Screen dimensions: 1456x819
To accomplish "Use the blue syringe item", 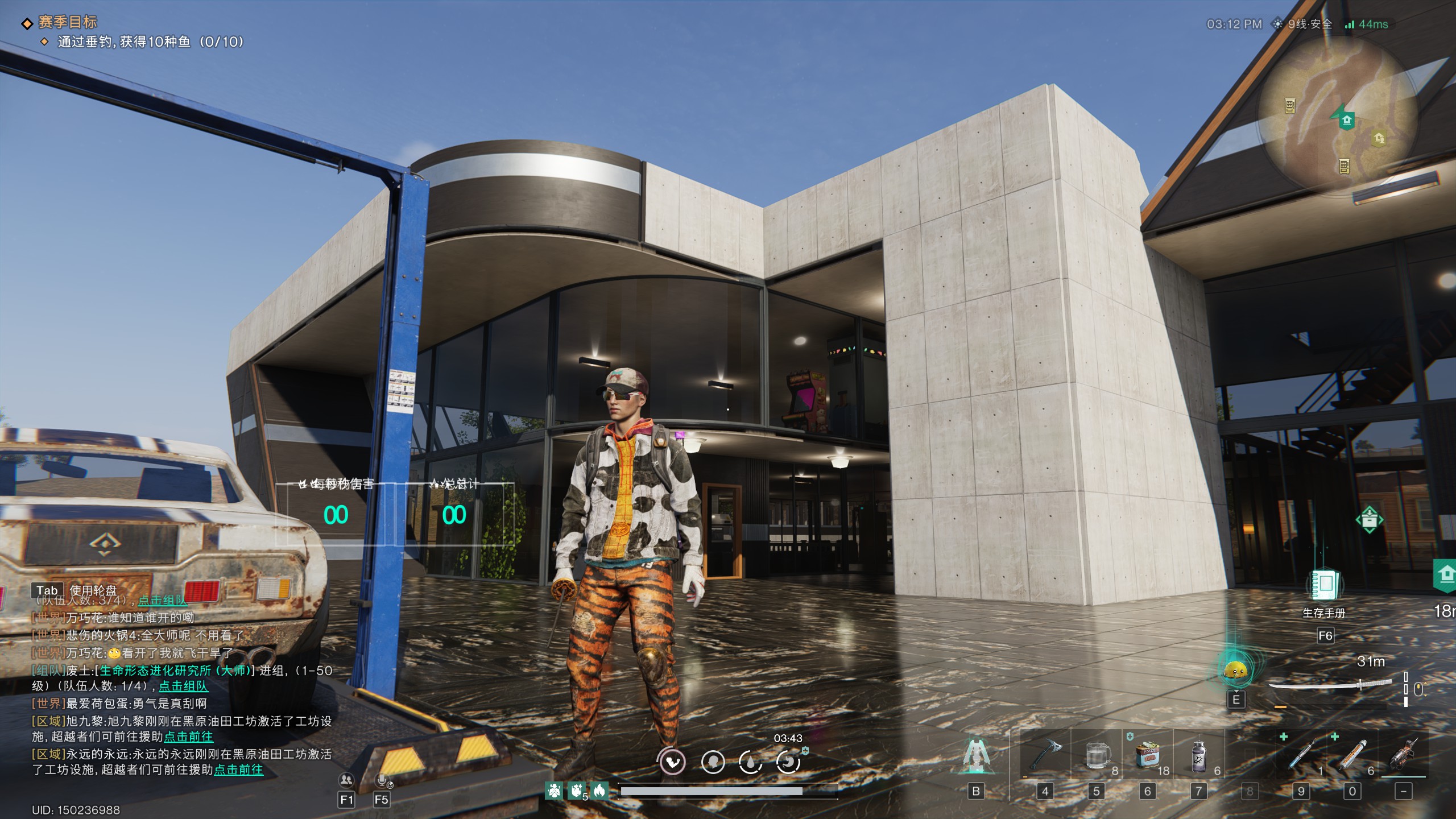I will click(1301, 755).
